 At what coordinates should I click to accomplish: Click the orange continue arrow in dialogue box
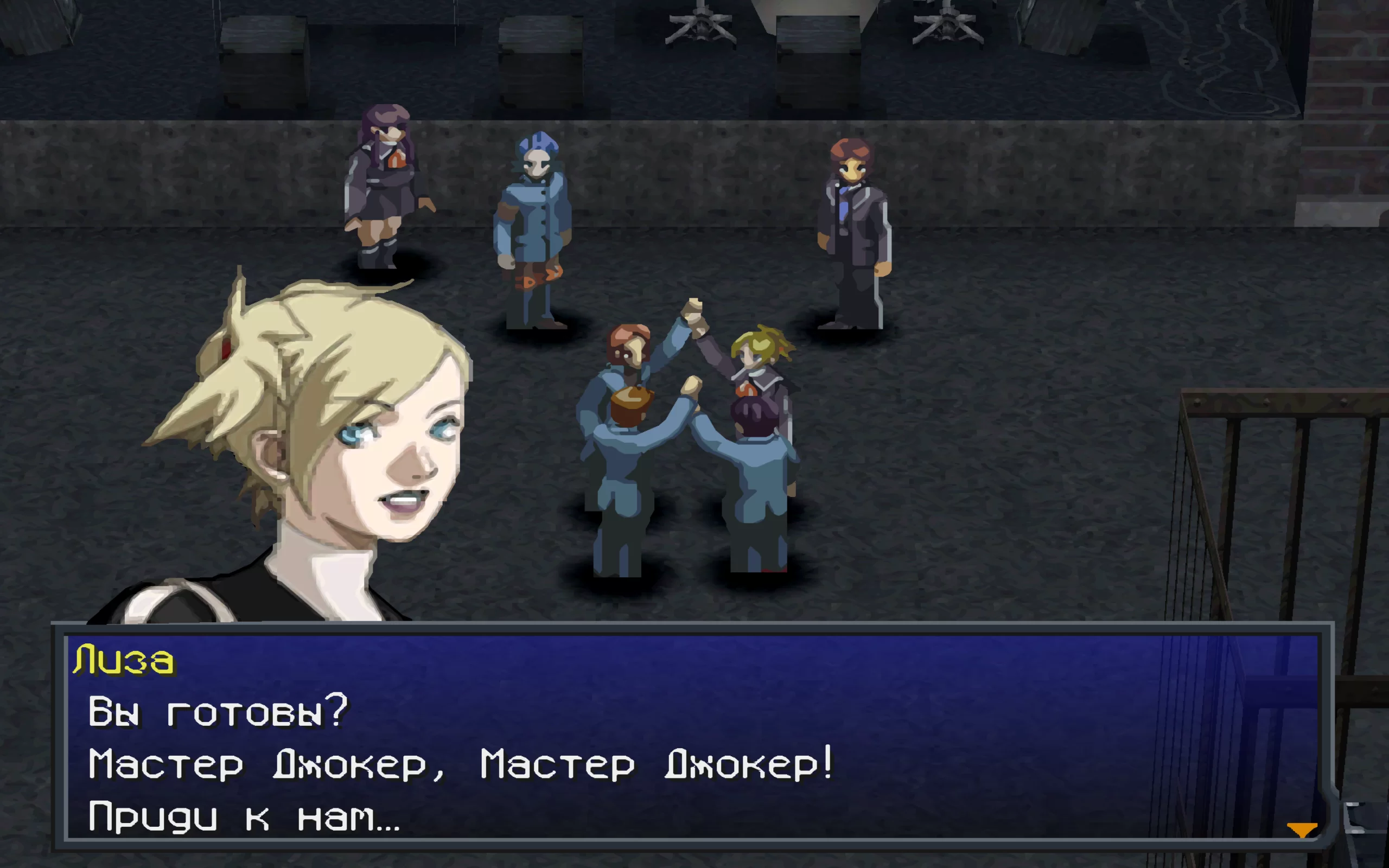click(1301, 829)
